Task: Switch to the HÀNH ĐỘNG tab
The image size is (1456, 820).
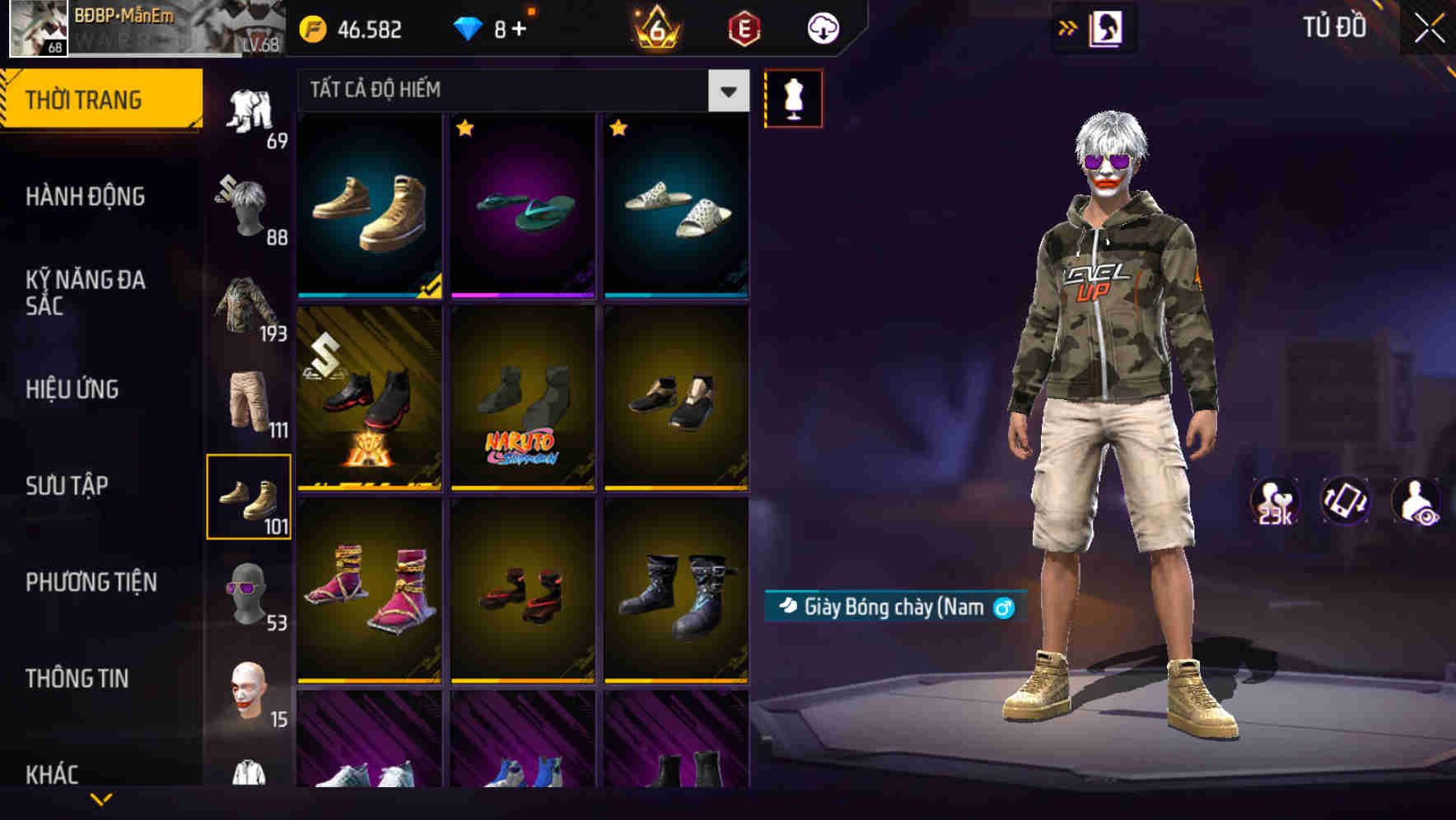Action: [86, 198]
